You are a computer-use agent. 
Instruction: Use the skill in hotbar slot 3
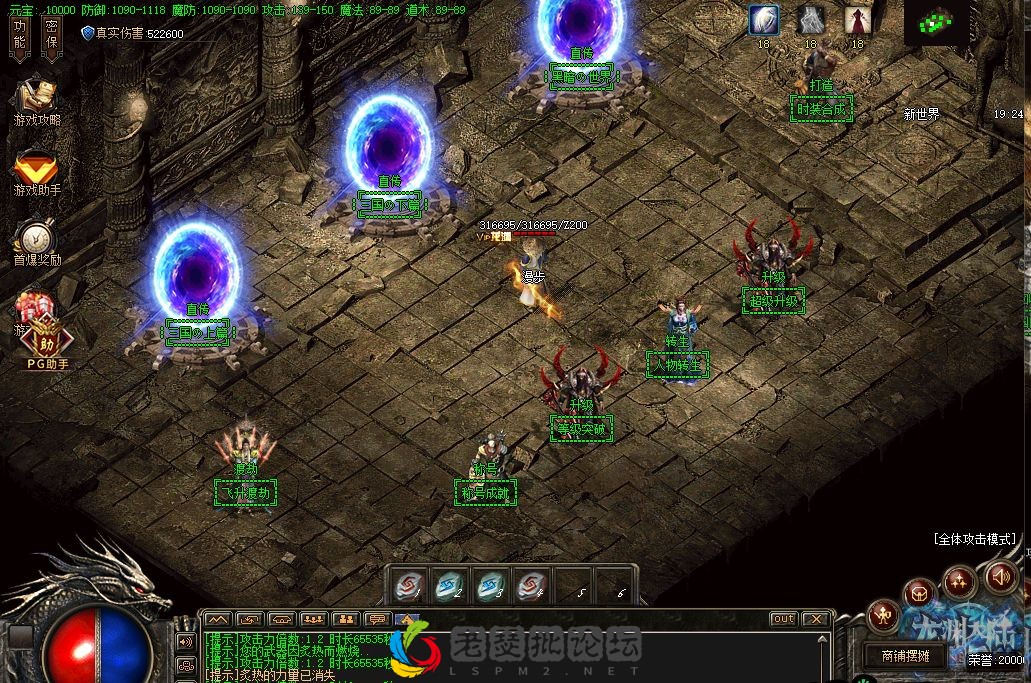point(491,585)
